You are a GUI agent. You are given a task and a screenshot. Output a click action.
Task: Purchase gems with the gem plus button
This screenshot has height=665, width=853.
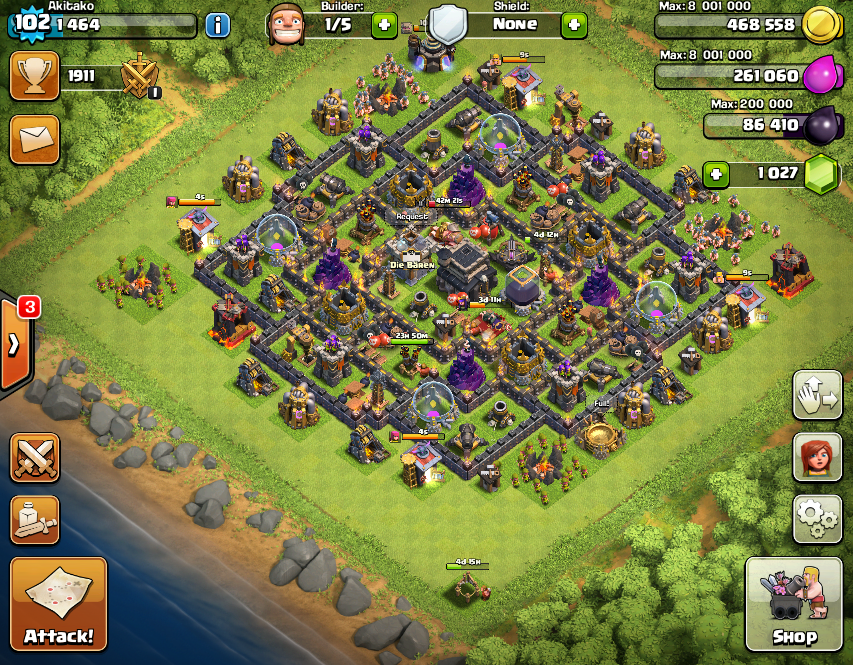(716, 174)
